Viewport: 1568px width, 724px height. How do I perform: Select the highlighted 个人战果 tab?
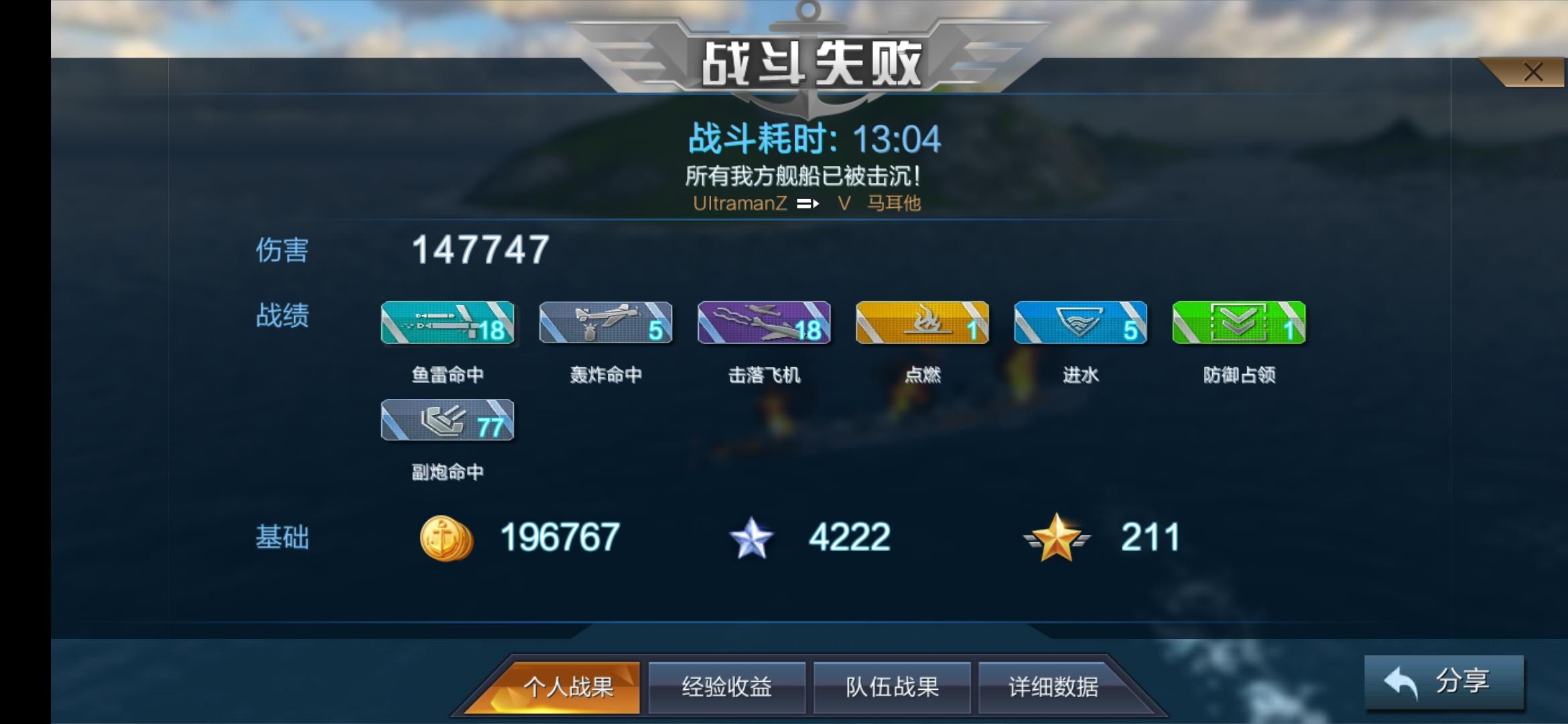coord(571,686)
